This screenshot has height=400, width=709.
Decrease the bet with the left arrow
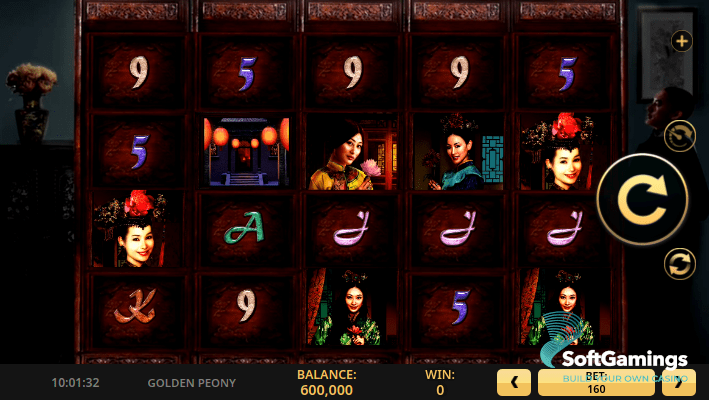point(514,382)
